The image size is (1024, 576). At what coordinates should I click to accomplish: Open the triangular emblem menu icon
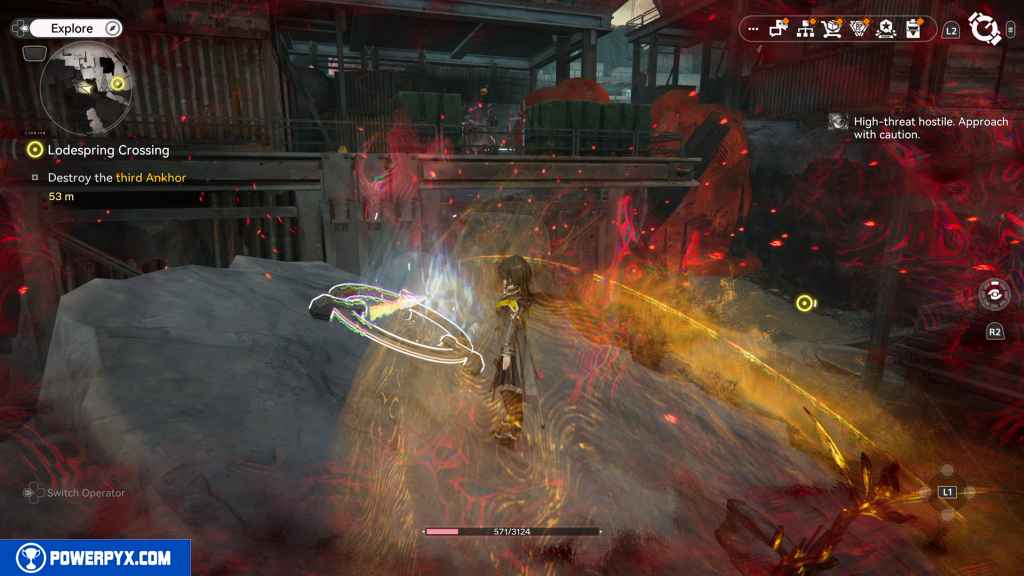click(858, 29)
